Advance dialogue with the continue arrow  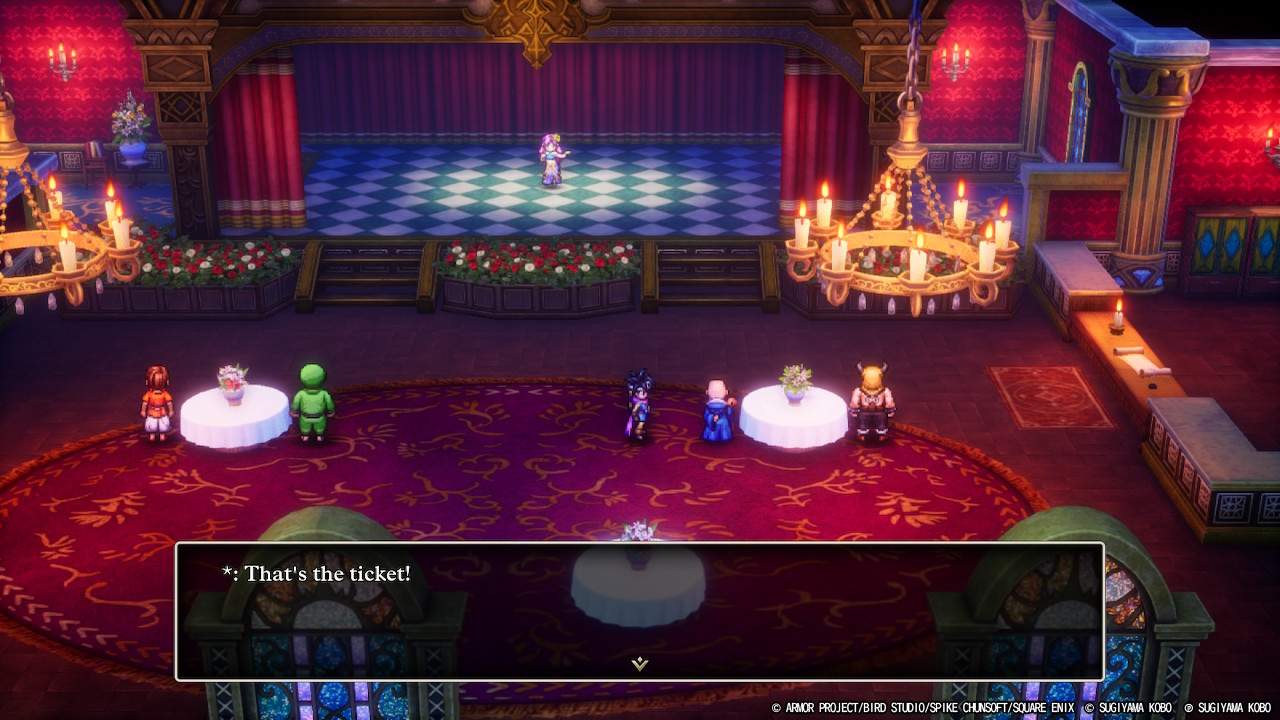(639, 663)
